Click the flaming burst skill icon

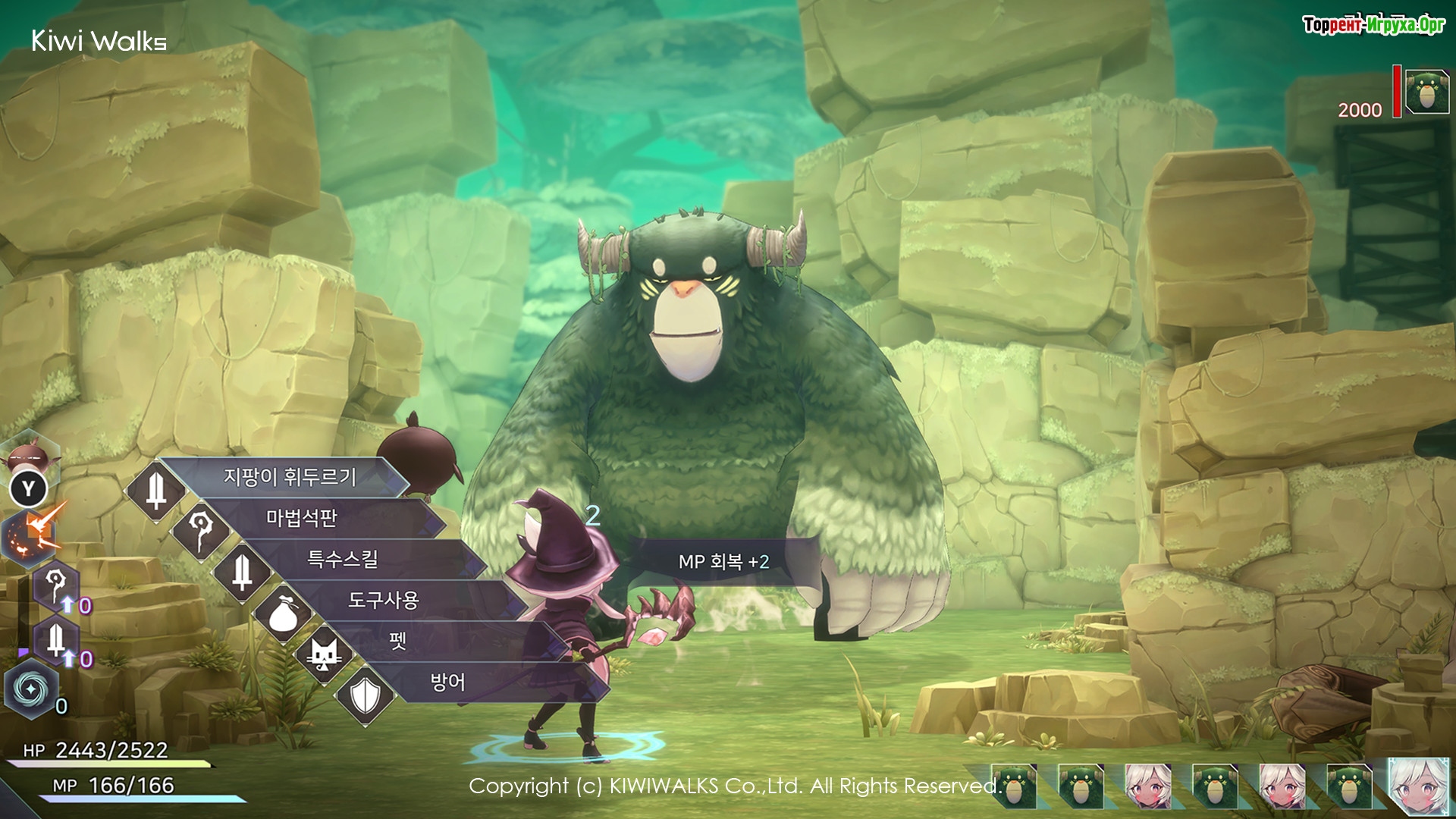34,533
